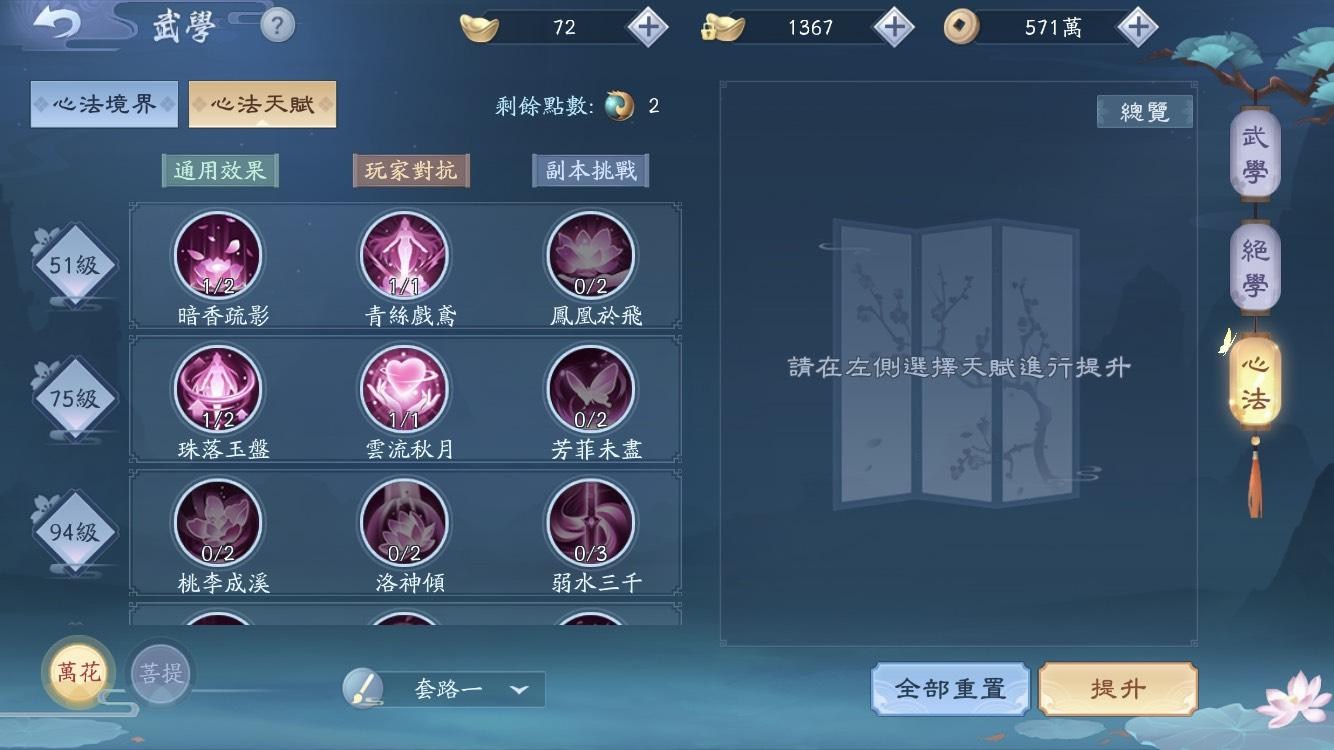This screenshot has width=1334, height=750.
Task: Select the 芳菲未盡 butterfly talent
Action: pos(590,389)
